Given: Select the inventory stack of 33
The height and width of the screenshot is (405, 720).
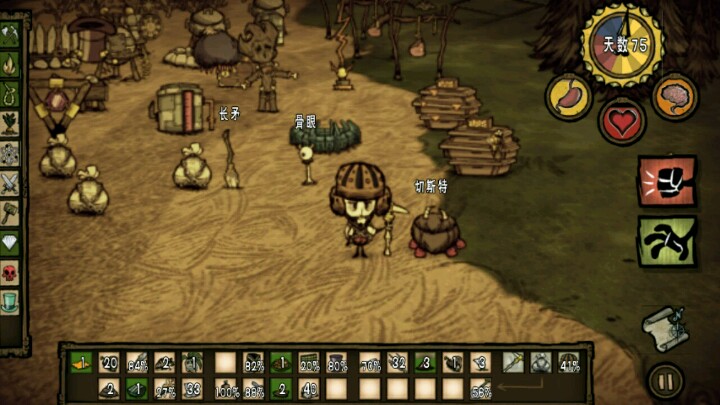Looking at the screenshot, I should pos(195,389).
